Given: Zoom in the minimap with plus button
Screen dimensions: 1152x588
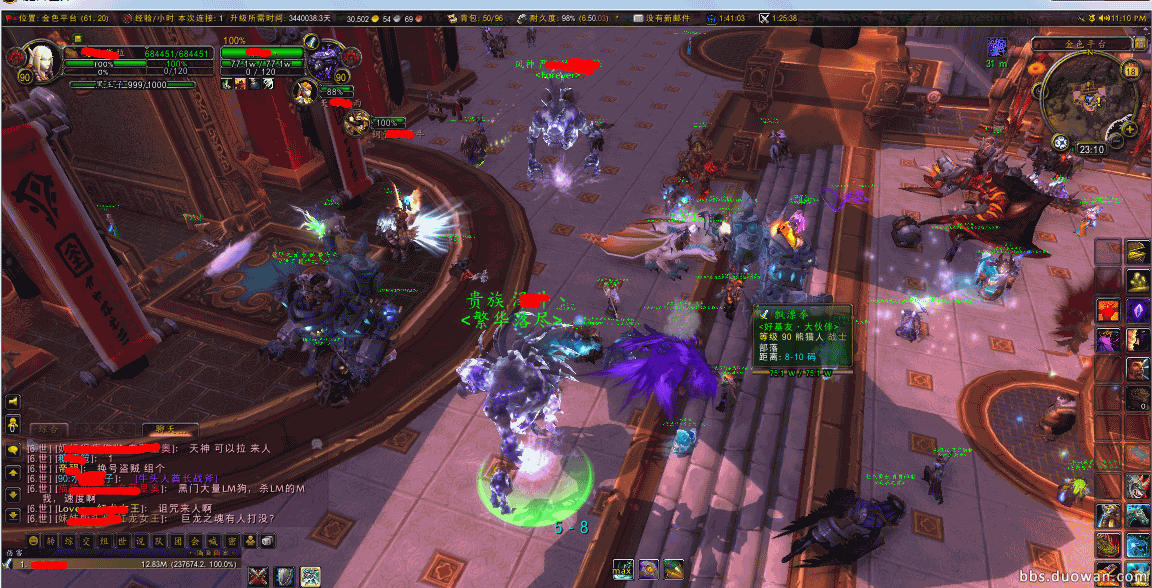Looking at the screenshot, I should click(1131, 128).
